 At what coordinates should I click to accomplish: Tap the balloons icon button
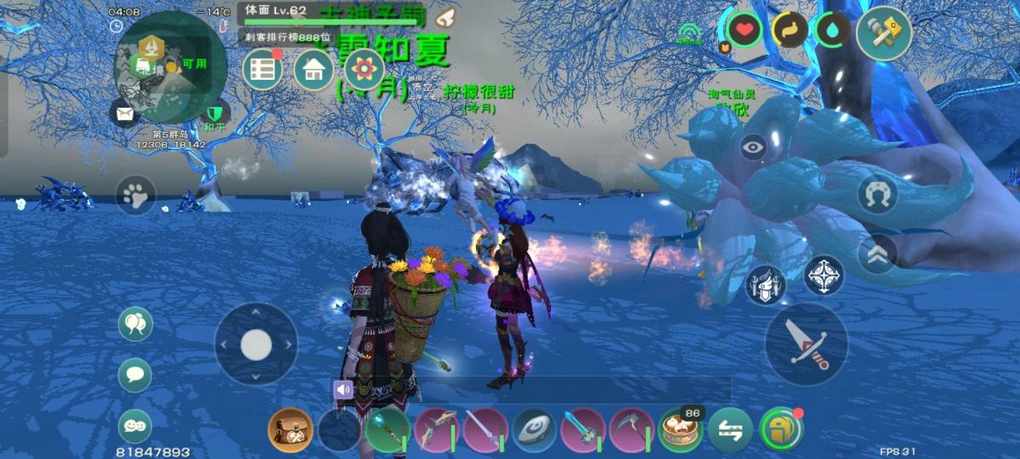[135, 324]
